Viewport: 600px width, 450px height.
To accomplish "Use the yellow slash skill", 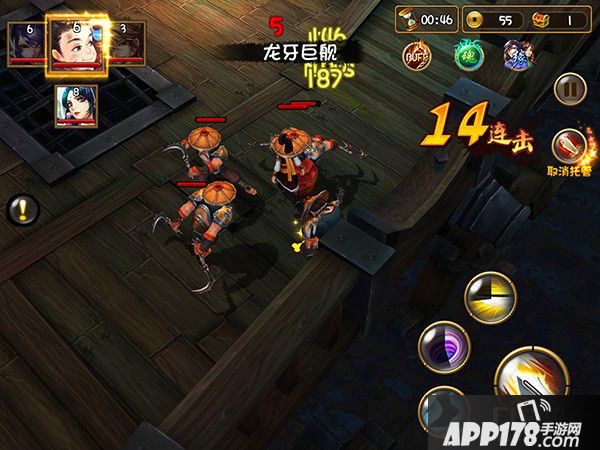I will tap(490, 297).
